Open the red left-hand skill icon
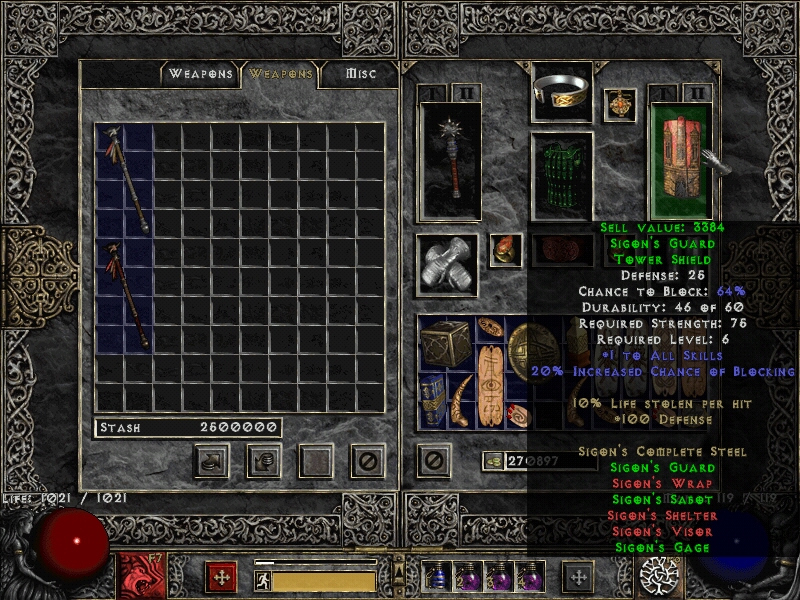 coord(135,578)
